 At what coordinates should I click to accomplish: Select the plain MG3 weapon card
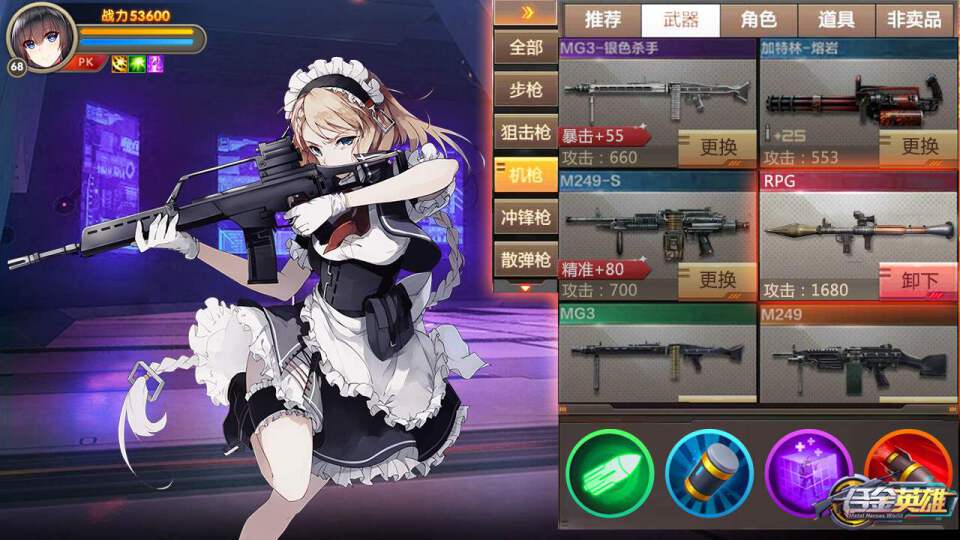click(657, 354)
